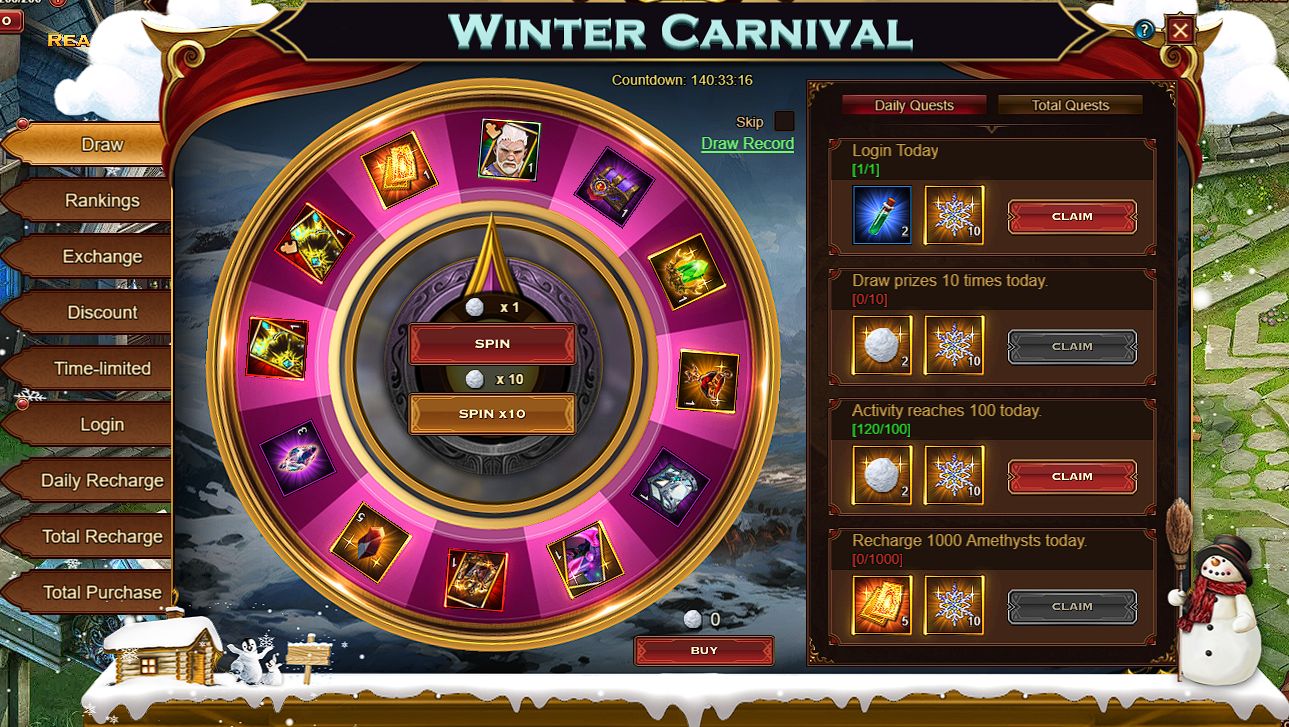Image resolution: width=1289 pixels, height=727 pixels.
Task: Open the help question mark icon
Action: 1145,30
